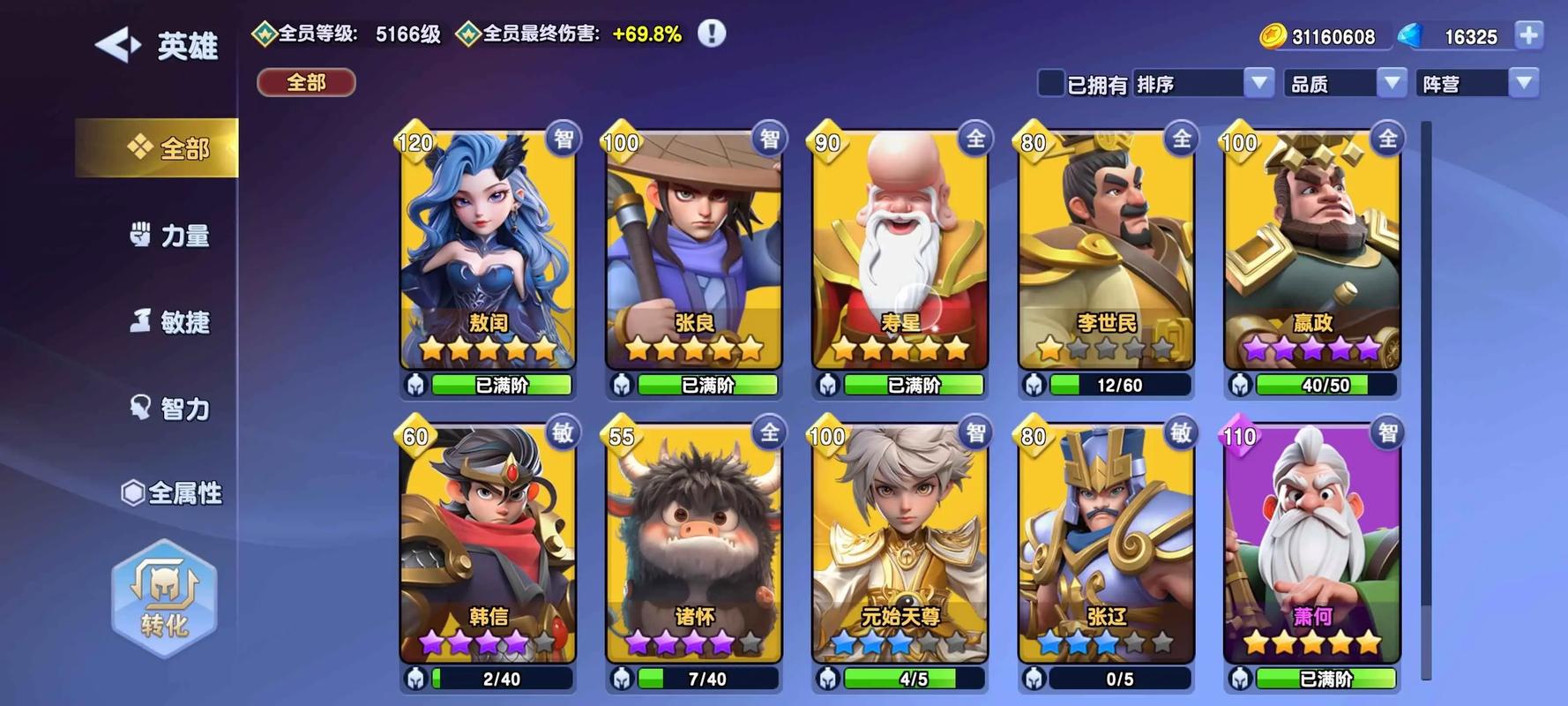The image size is (1568, 706).
Task: Choose the 张良 hero card
Action: (694, 249)
